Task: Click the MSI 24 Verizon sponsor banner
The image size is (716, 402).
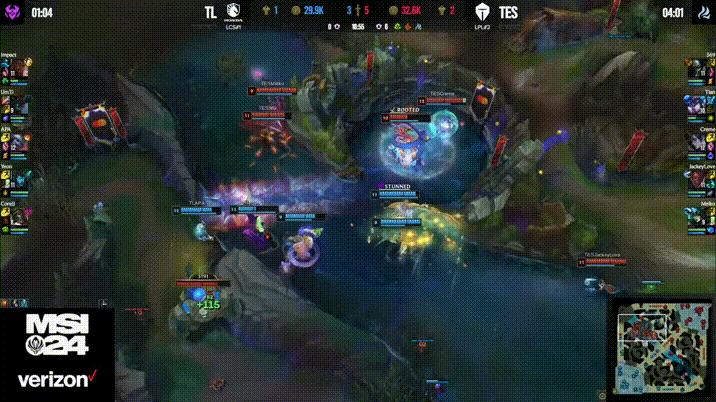Action: click(x=57, y=352)
